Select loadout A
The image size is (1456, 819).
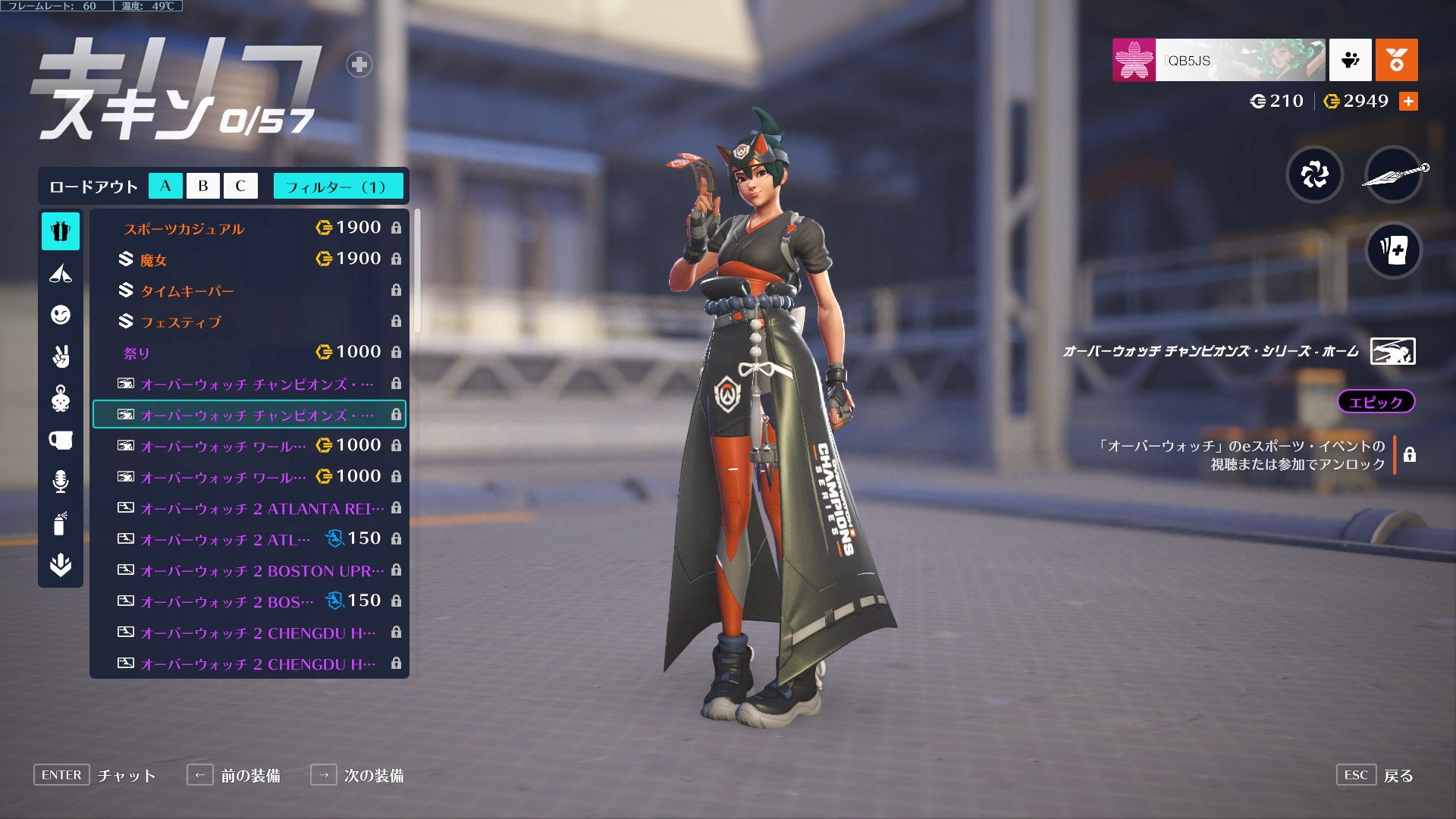coord(165,186)
